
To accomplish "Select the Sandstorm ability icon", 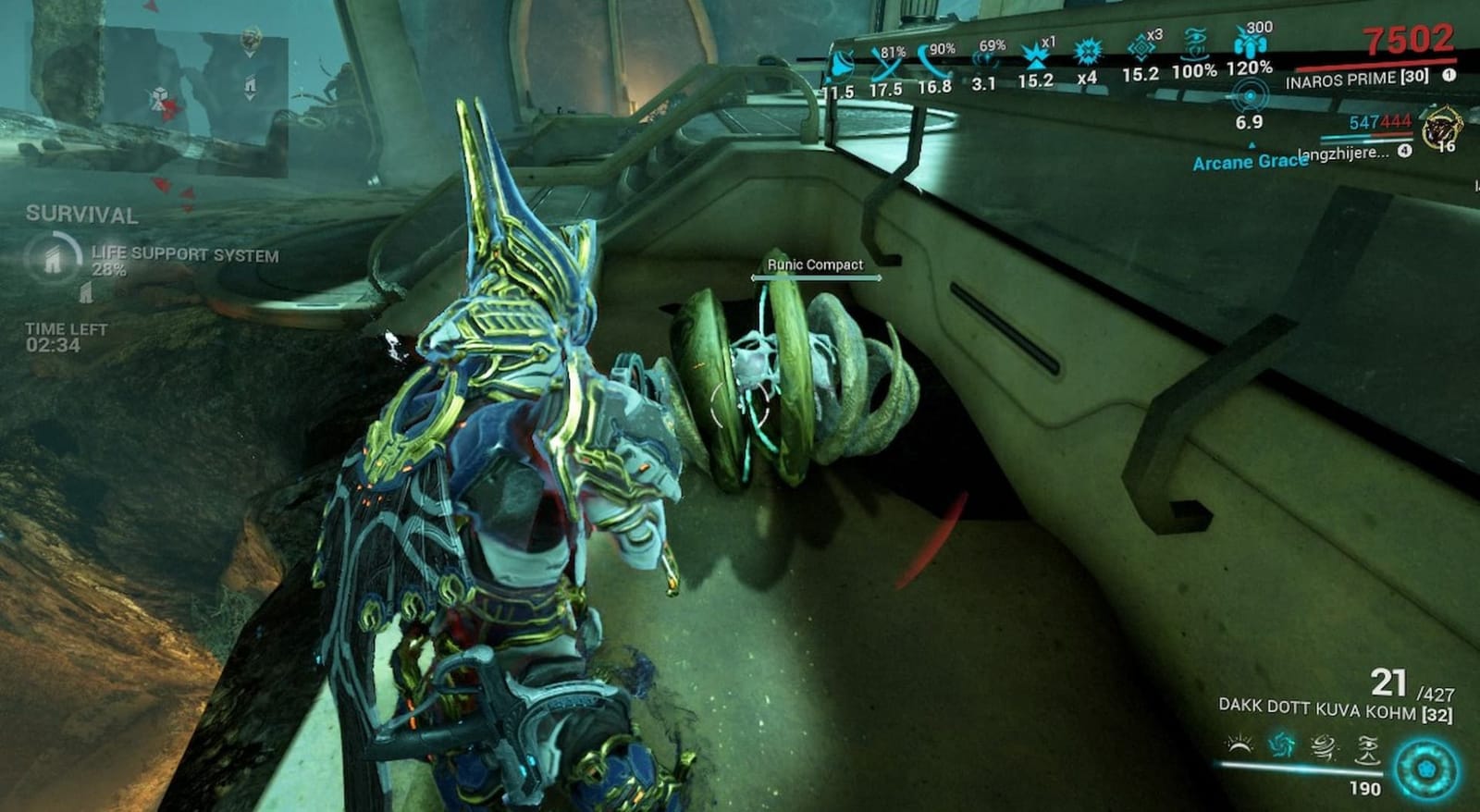I will pos(1323,744).
